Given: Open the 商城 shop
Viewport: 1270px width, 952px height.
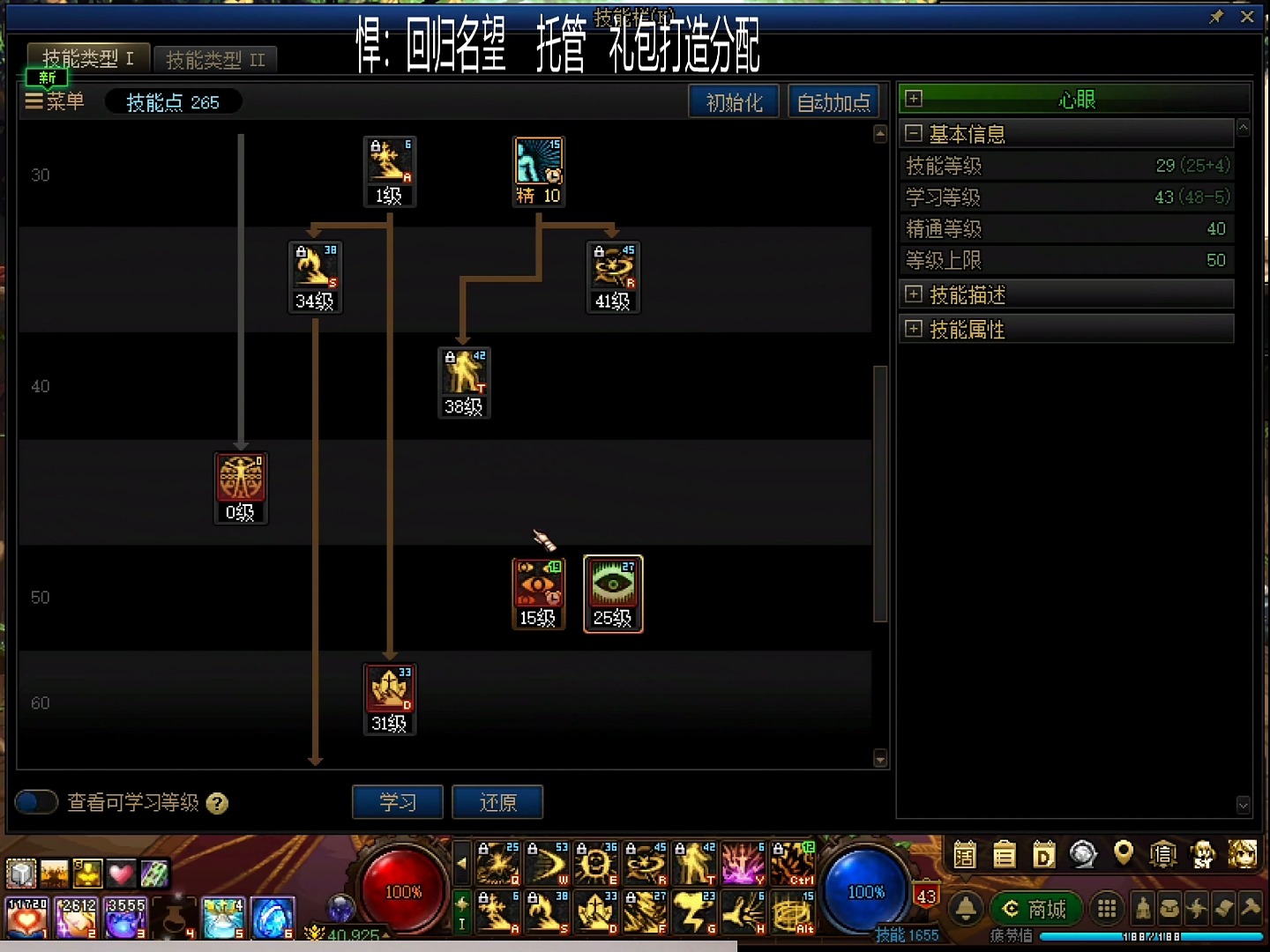Looking at the screenshot, I should click(1036, 909).
